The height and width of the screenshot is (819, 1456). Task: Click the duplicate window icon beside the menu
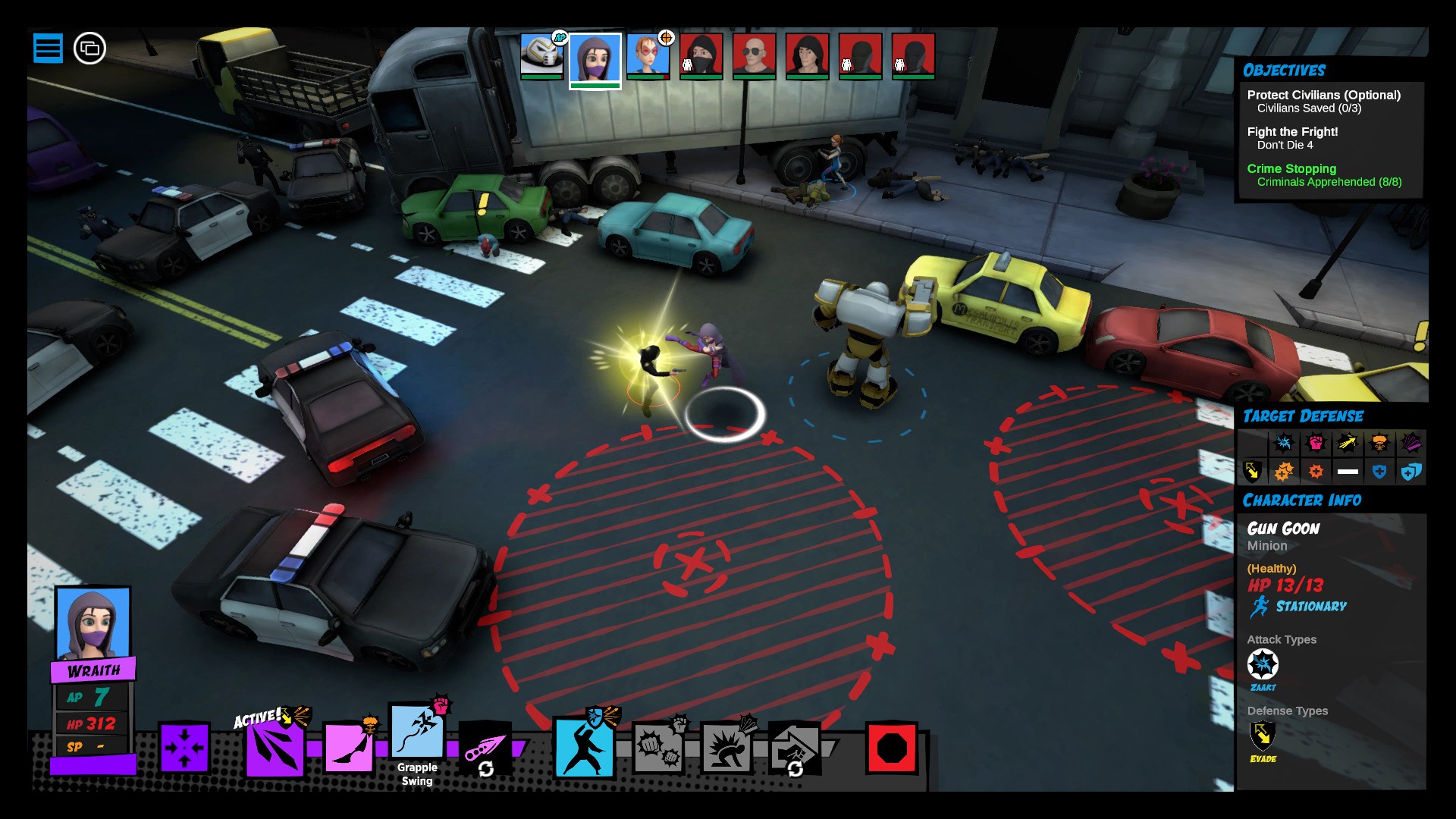pos(89,49)
